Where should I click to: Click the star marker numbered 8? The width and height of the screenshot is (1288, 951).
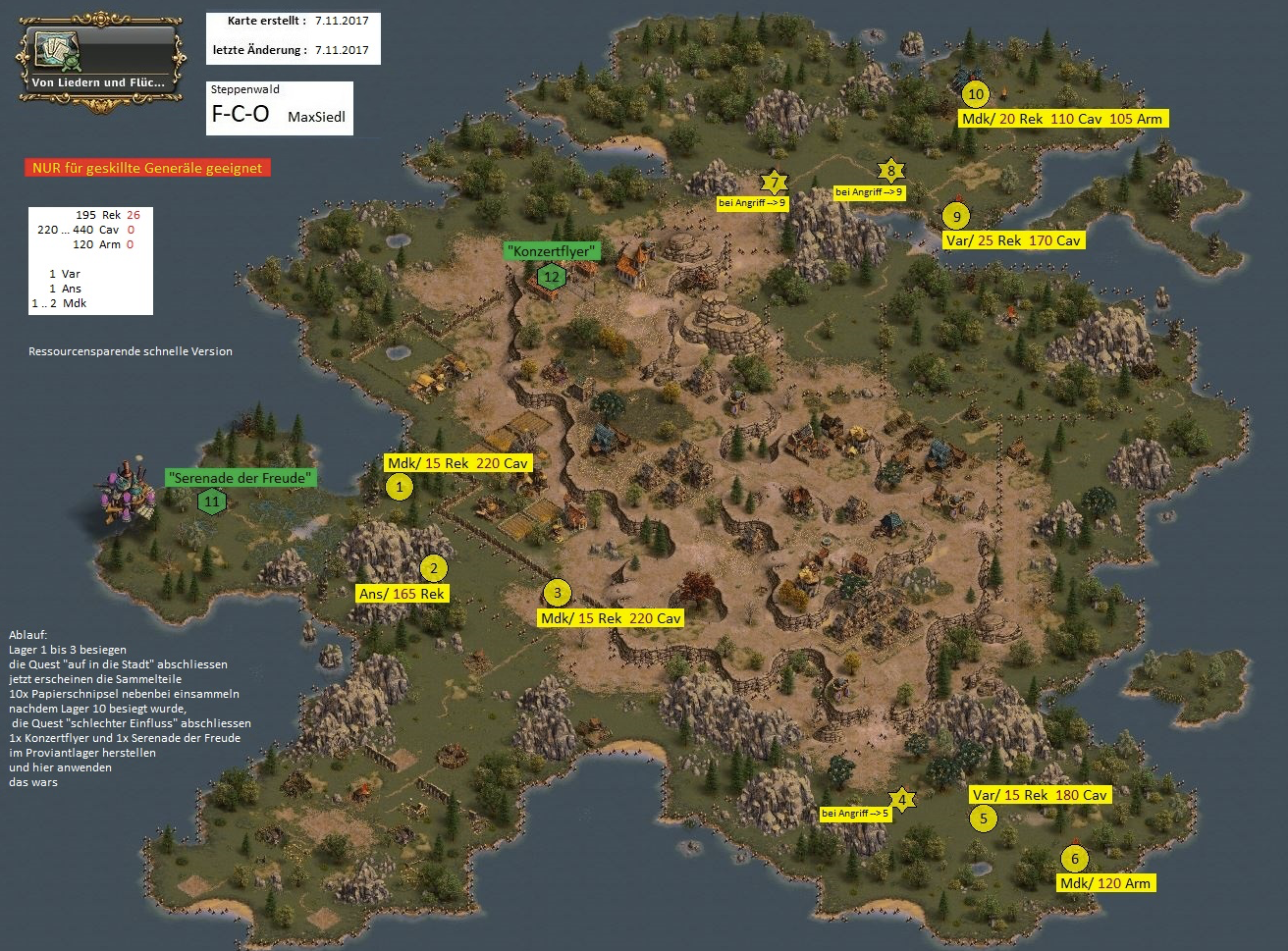point(890,171)
